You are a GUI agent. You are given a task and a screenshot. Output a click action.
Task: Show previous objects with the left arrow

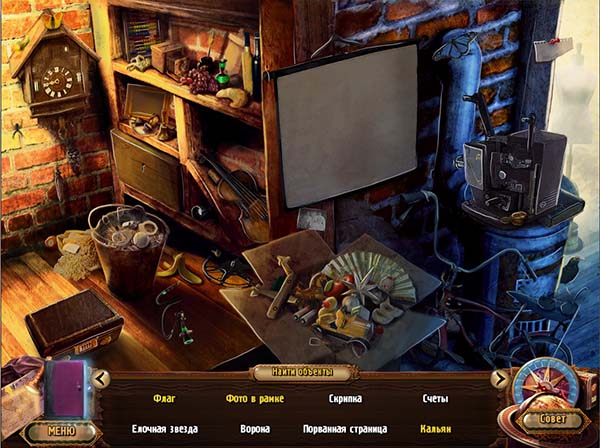[x=101, y=378]
